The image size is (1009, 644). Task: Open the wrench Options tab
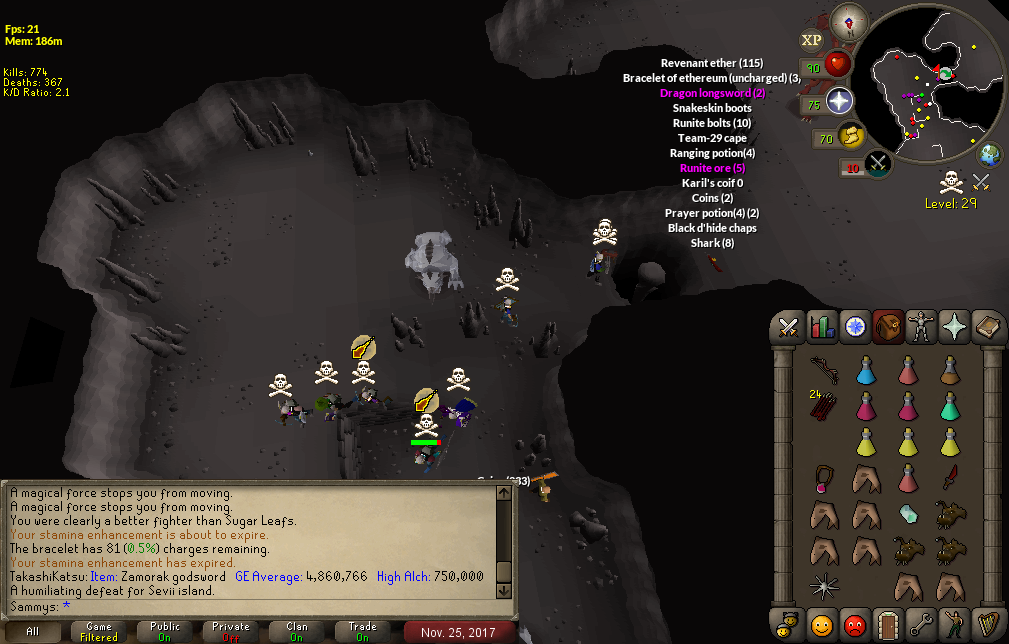(921, 623)
